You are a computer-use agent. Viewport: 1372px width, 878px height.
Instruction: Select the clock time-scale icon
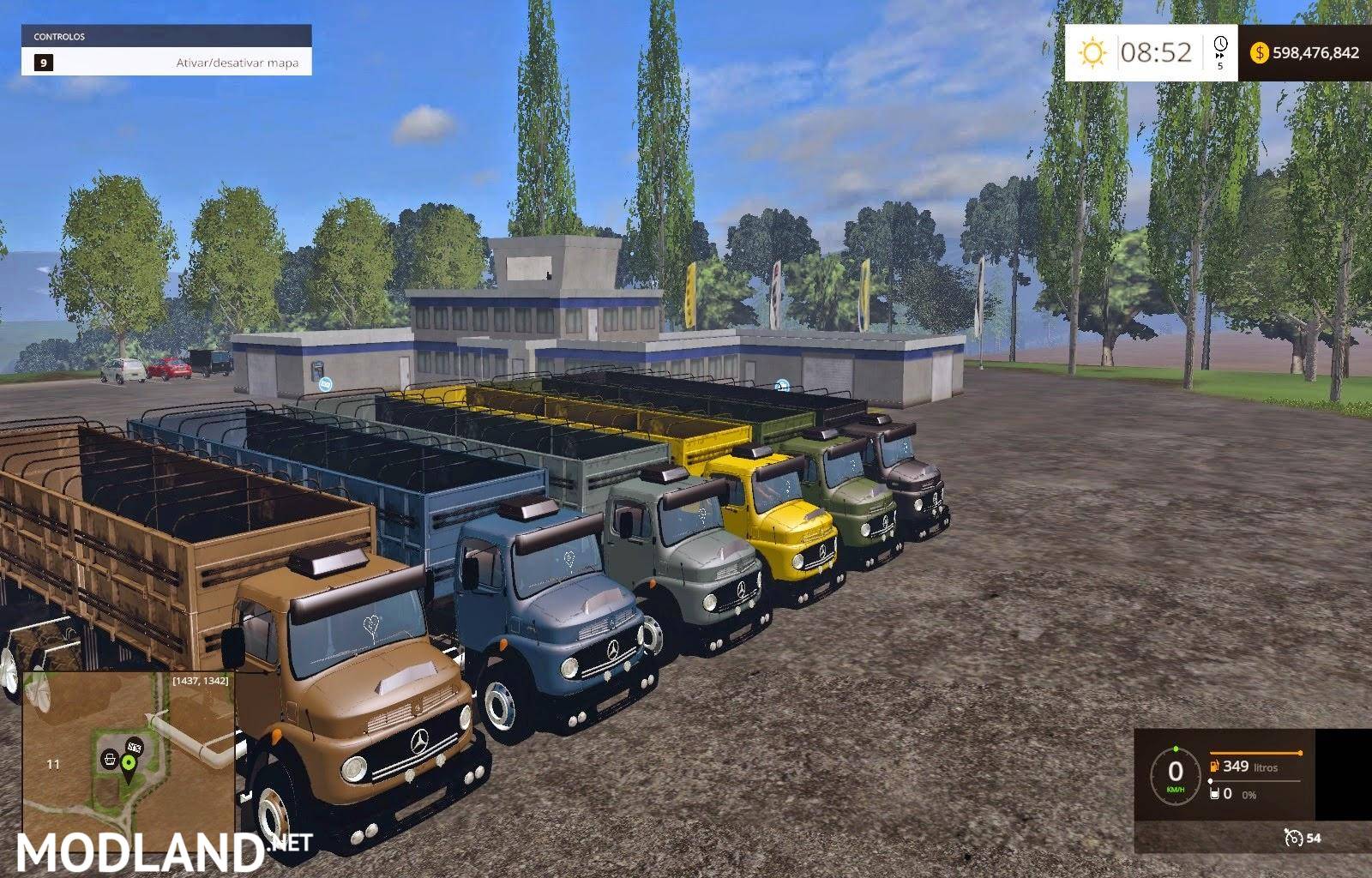(1220, 45)
